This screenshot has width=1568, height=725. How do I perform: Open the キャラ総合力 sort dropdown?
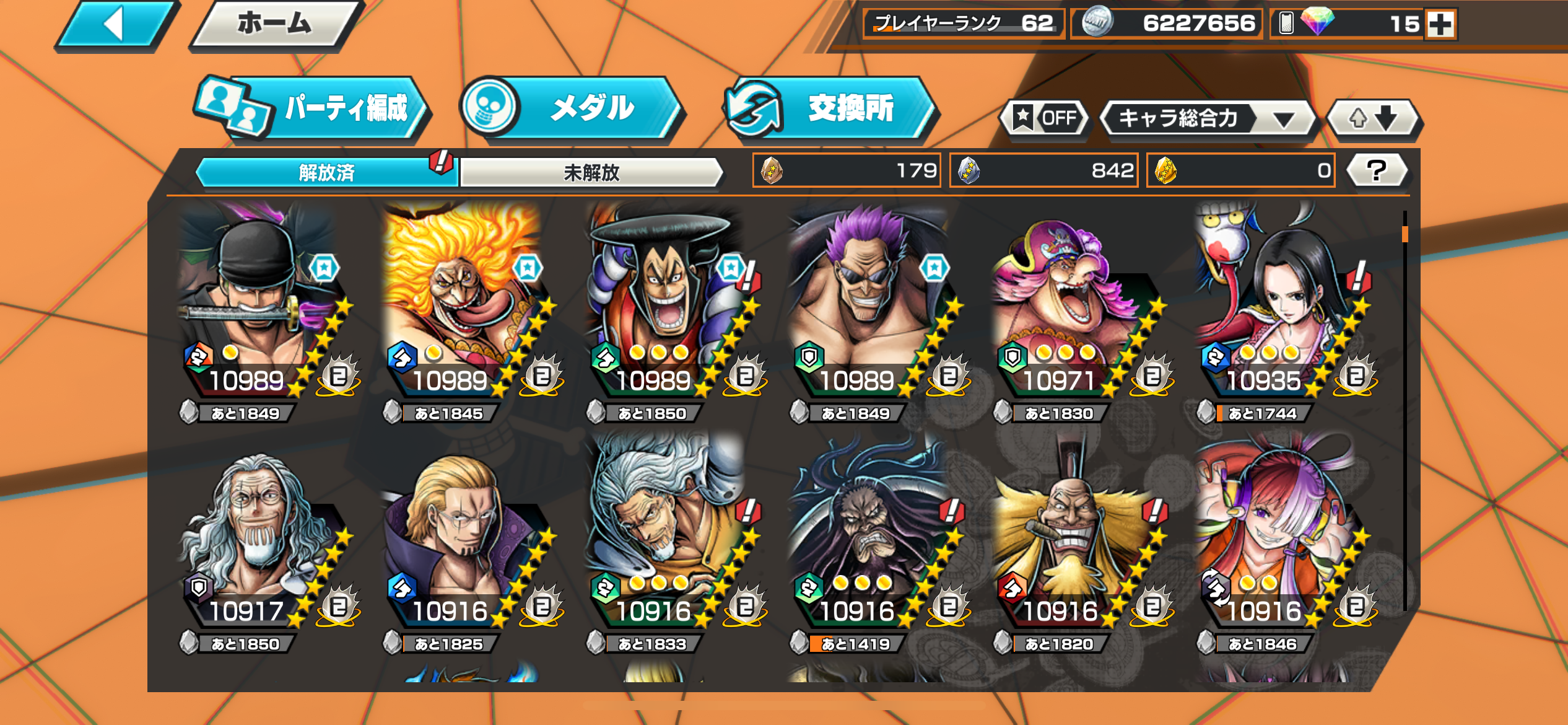1206,118
